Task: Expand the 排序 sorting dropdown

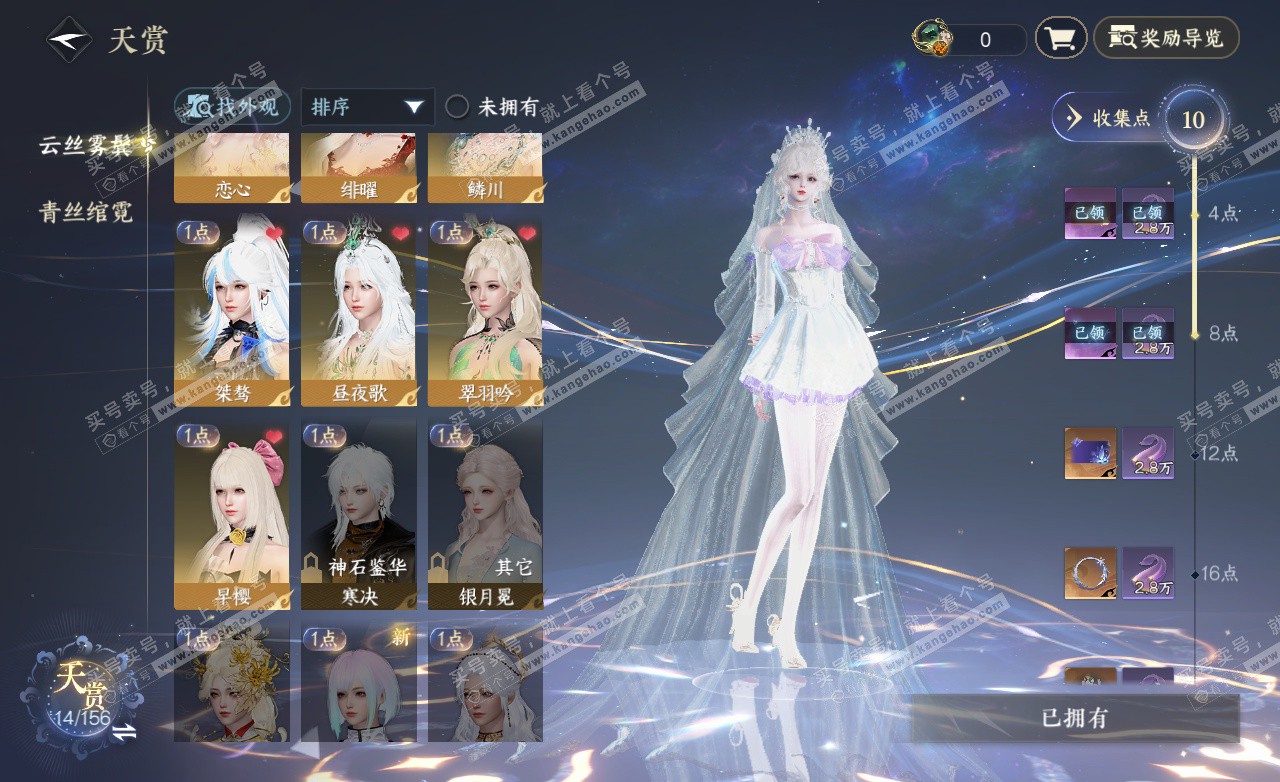Action: pyautogui.click(x=367, y=107)
